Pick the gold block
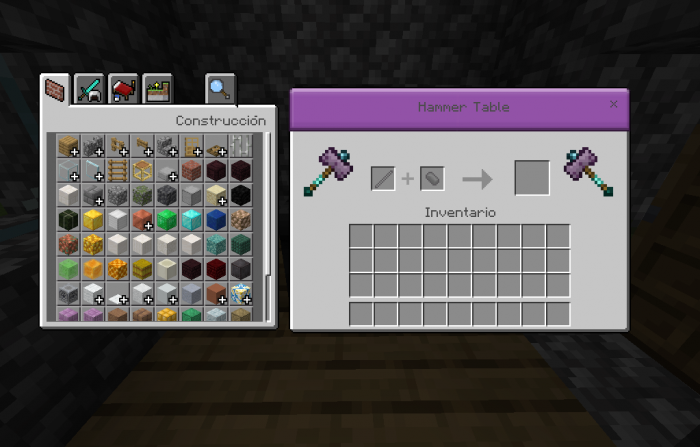 point(93,220)
